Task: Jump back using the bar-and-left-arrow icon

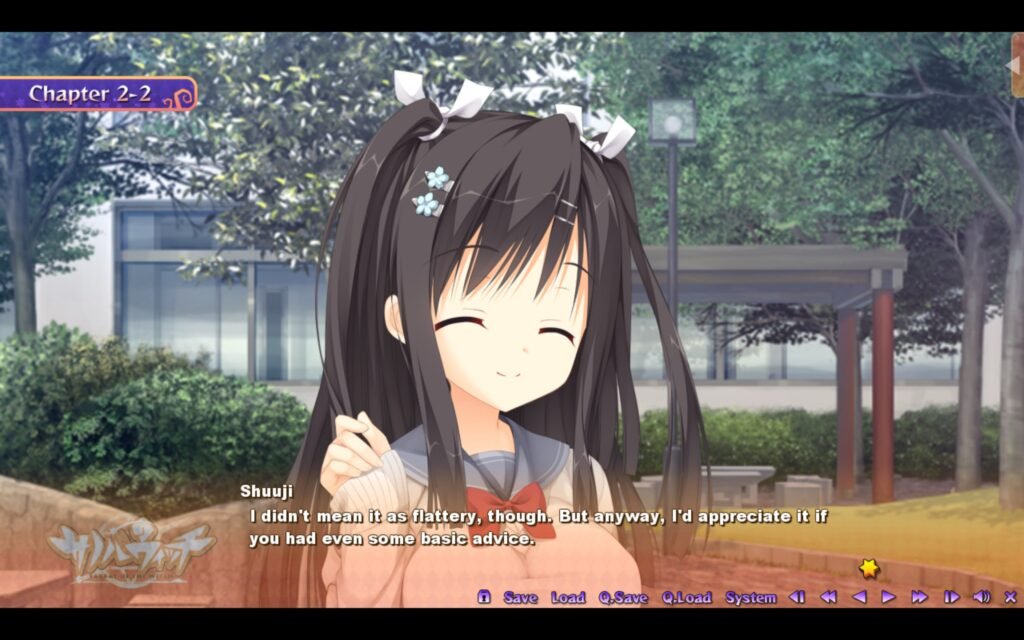Action: point(797,597)
